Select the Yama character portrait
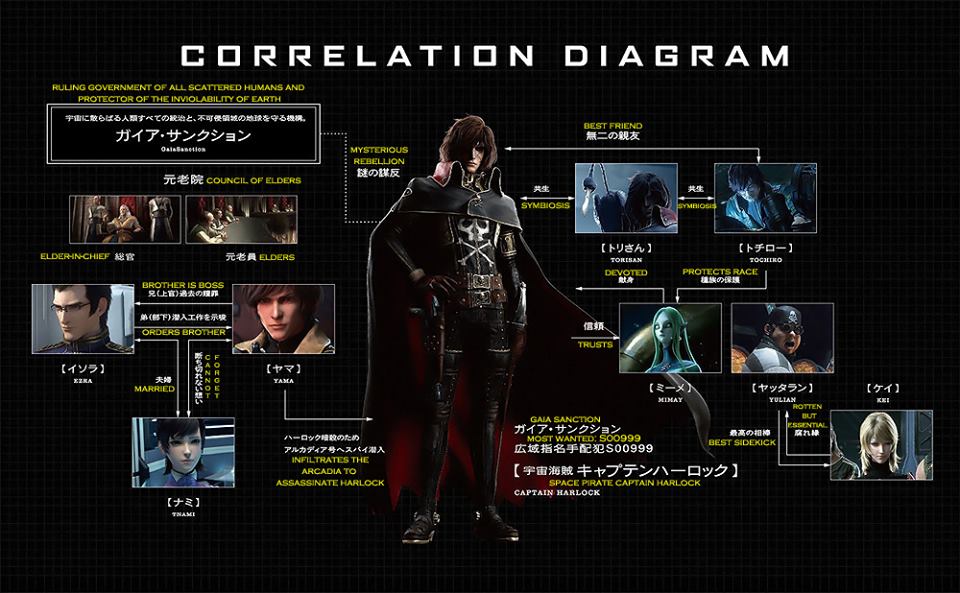The height and width of the screenshot is (593, 960). [283, 319]
